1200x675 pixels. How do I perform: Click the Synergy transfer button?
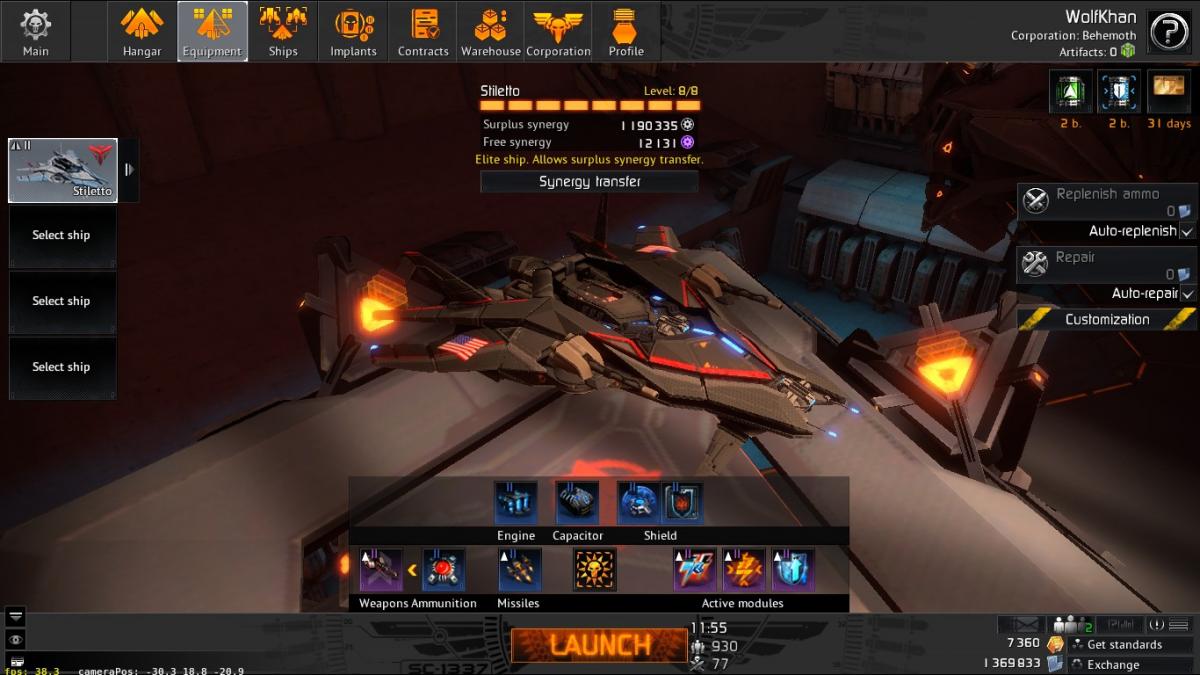pyautogui.click(x=589, y=181)
